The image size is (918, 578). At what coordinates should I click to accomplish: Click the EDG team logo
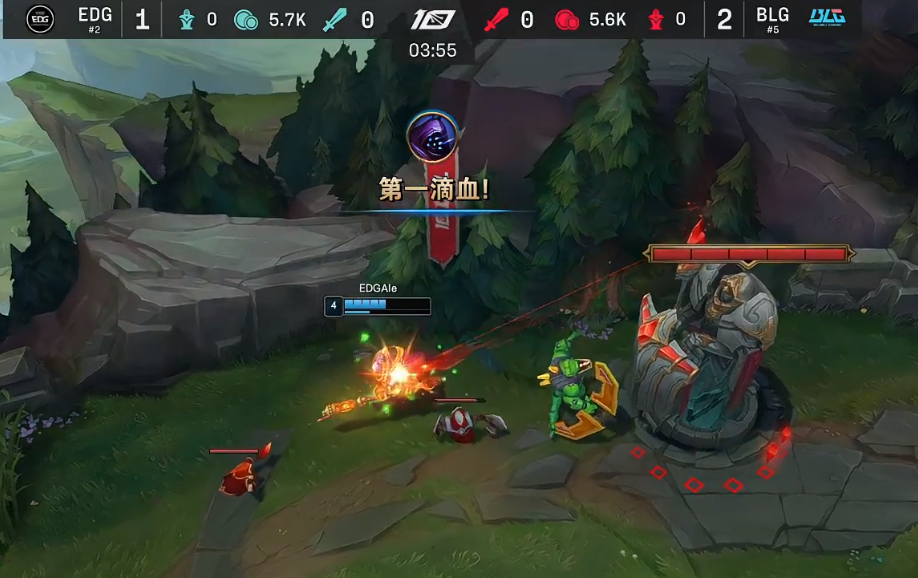(40, 19)
